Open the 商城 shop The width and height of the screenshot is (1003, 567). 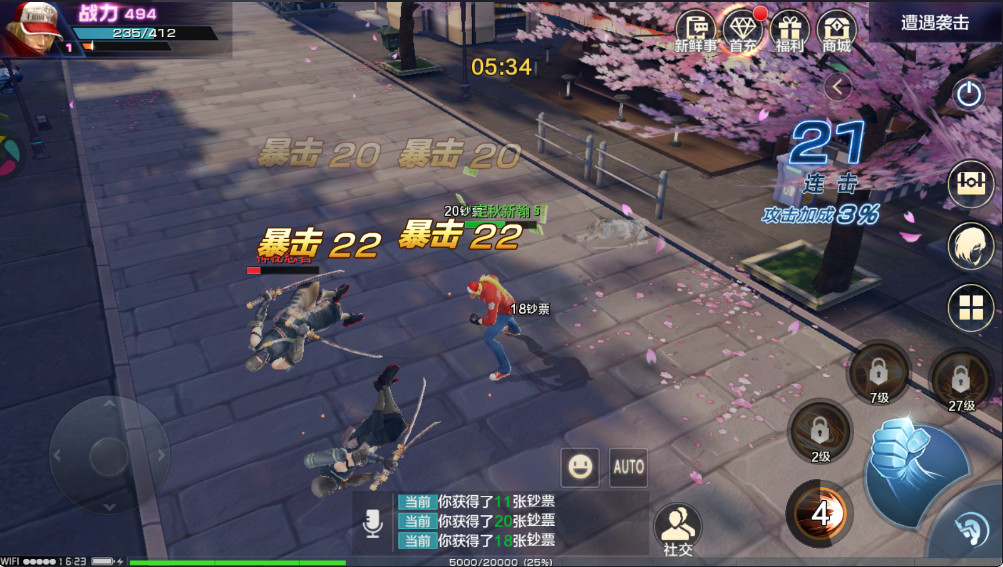[x=836, y=30]
